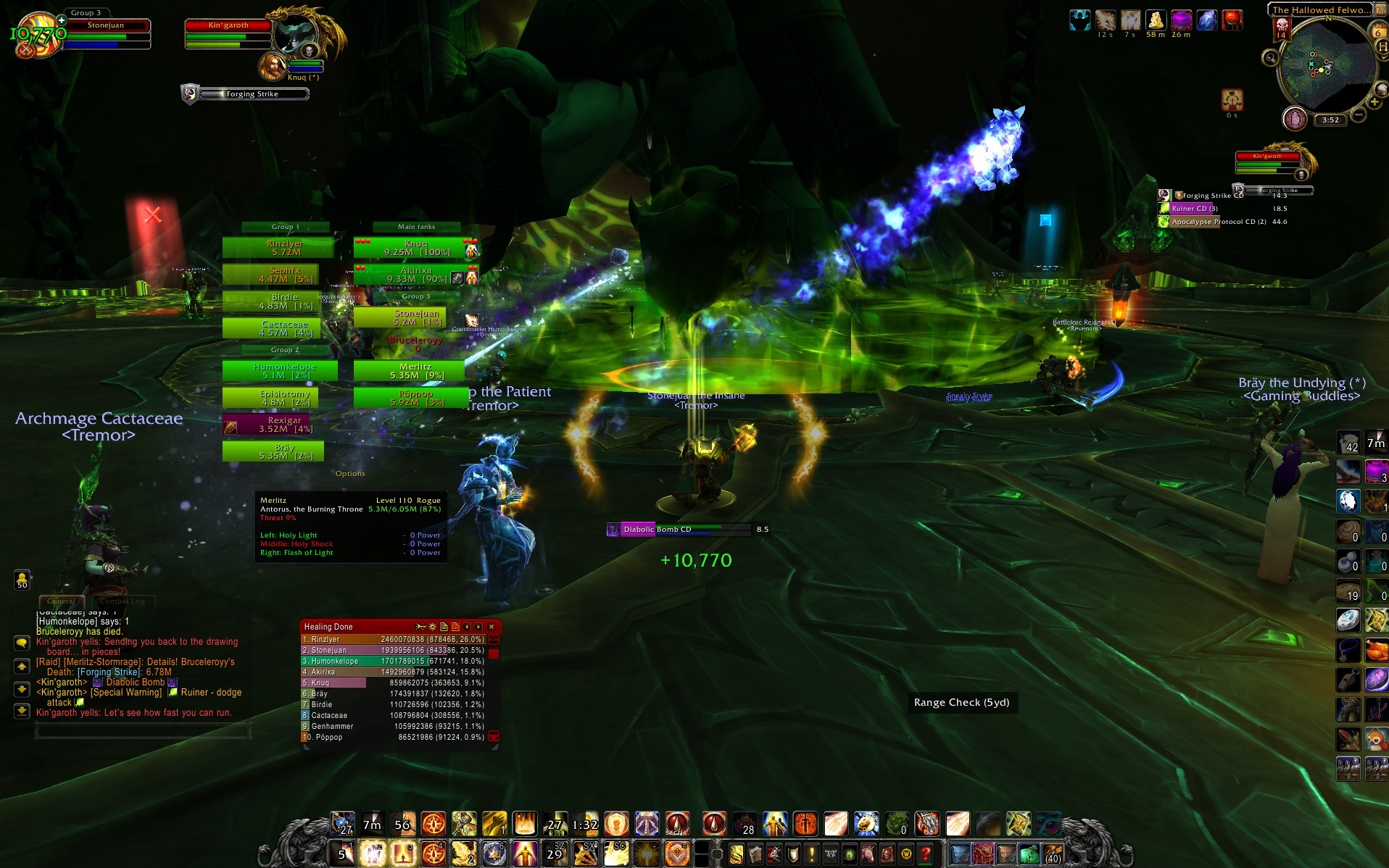Open the General chat tab
The image size is (1389, 868).
point(61,601)
